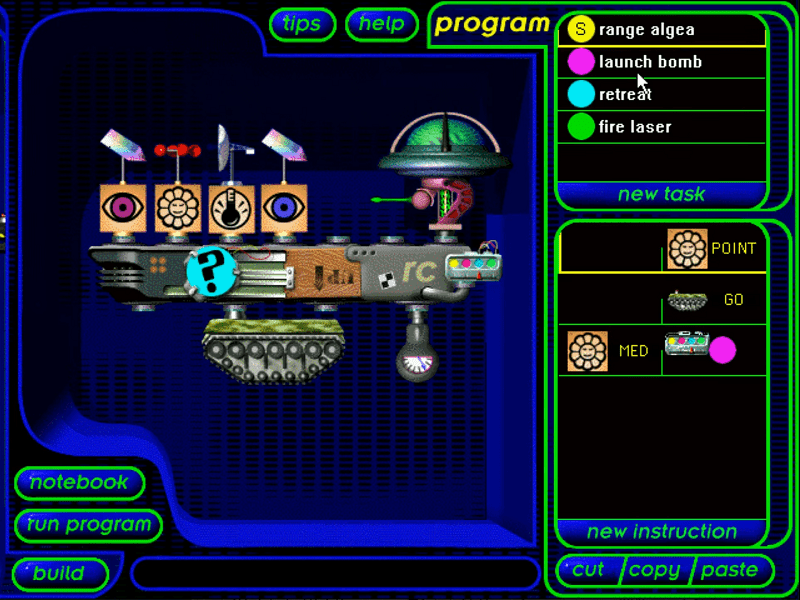The image size is (800, 600).
Task: Run the program
Action: click(x=89, y=525)
